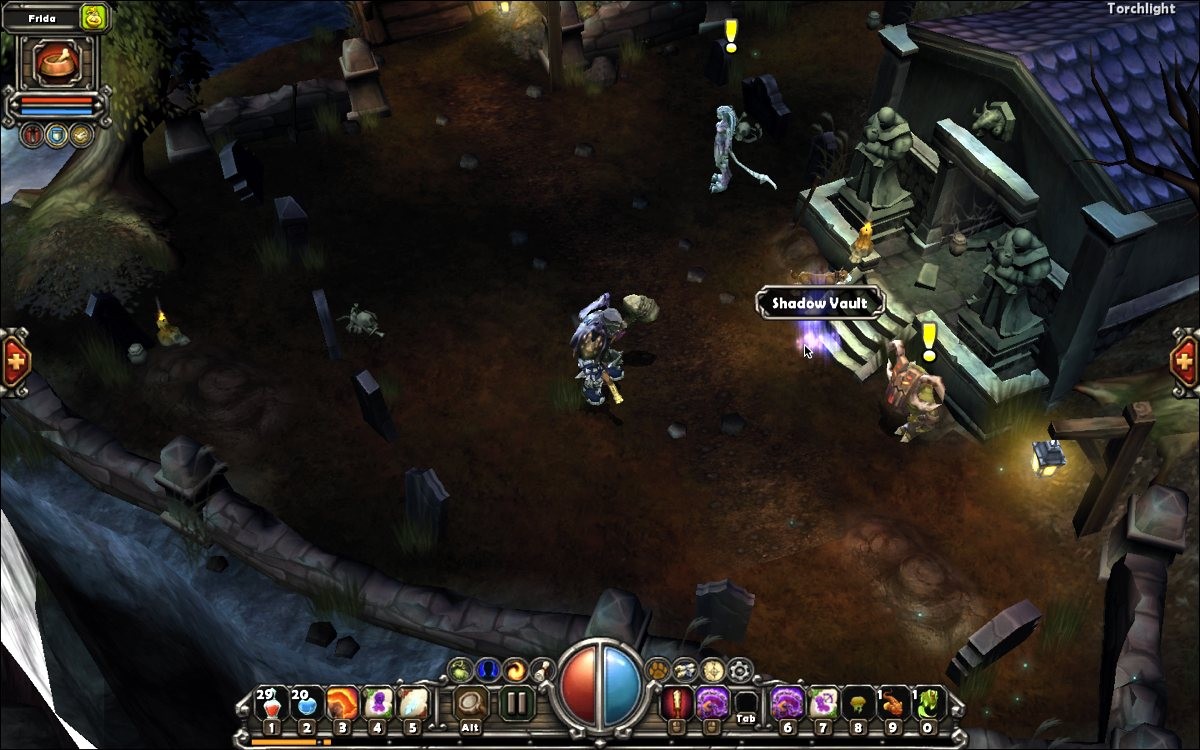The image size is (1200, 750).
Task: Set pet to defensive shield stance
Action: tap(57, 135)
